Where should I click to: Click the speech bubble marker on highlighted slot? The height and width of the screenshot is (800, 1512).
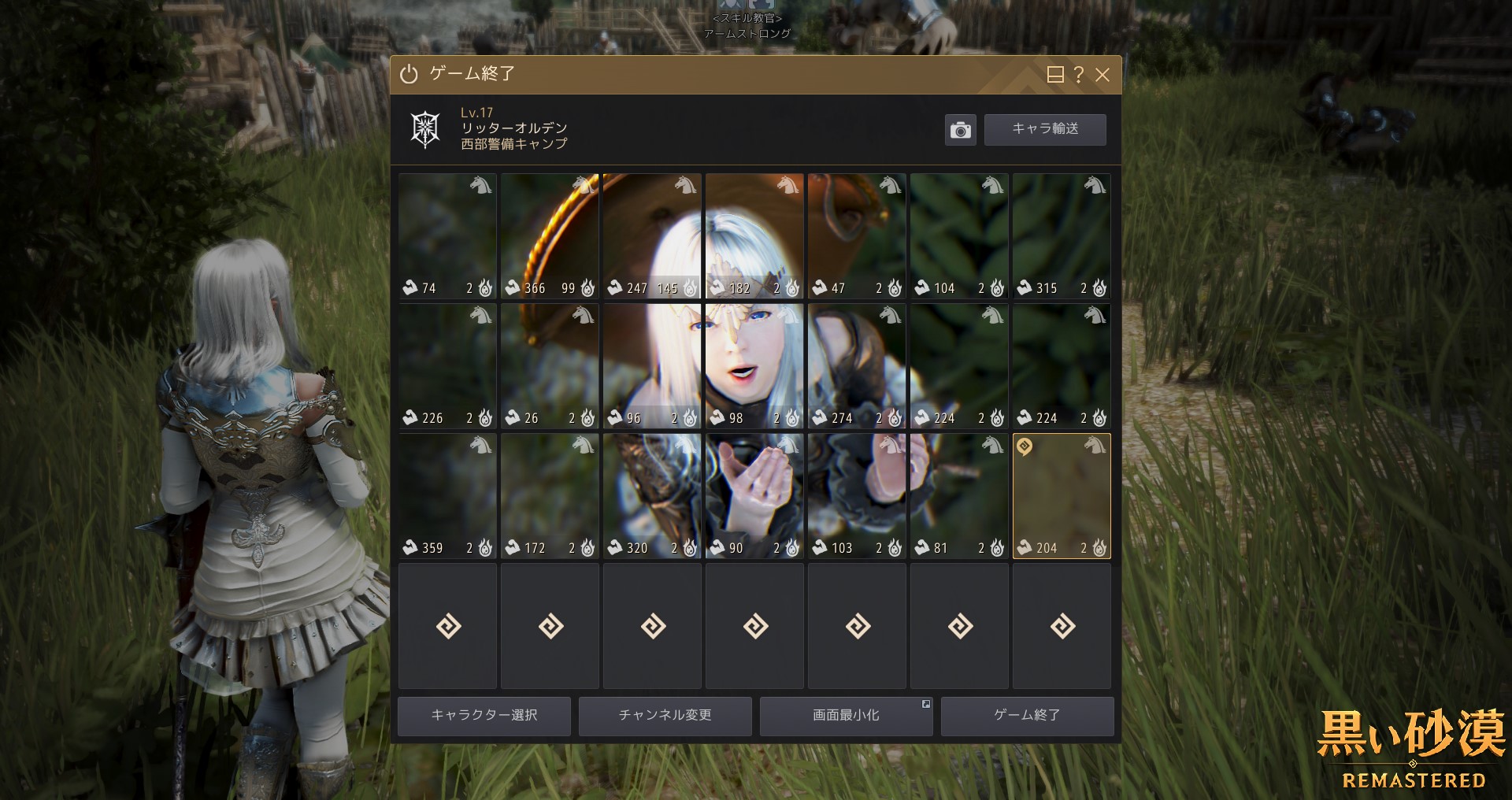[1023, 447]
